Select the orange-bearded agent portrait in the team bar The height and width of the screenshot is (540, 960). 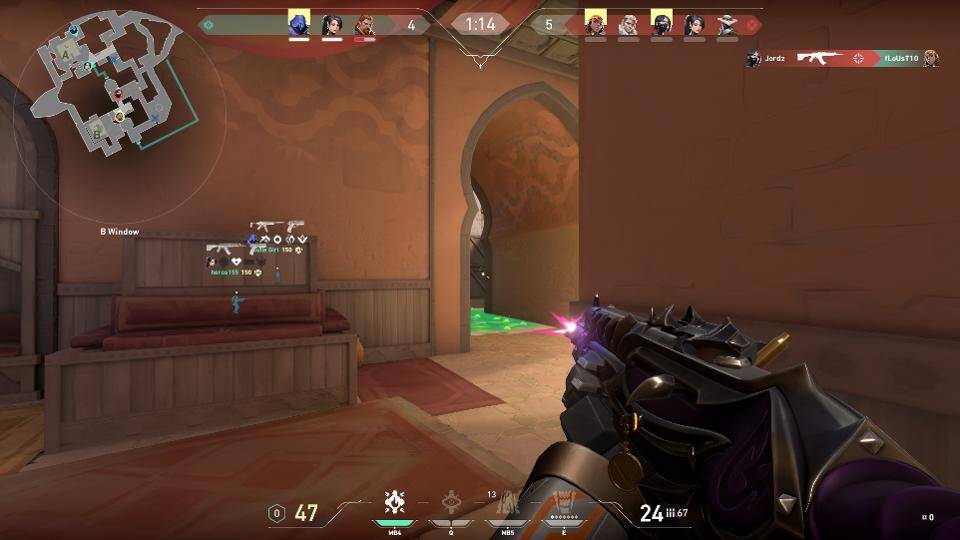(365, 24)
